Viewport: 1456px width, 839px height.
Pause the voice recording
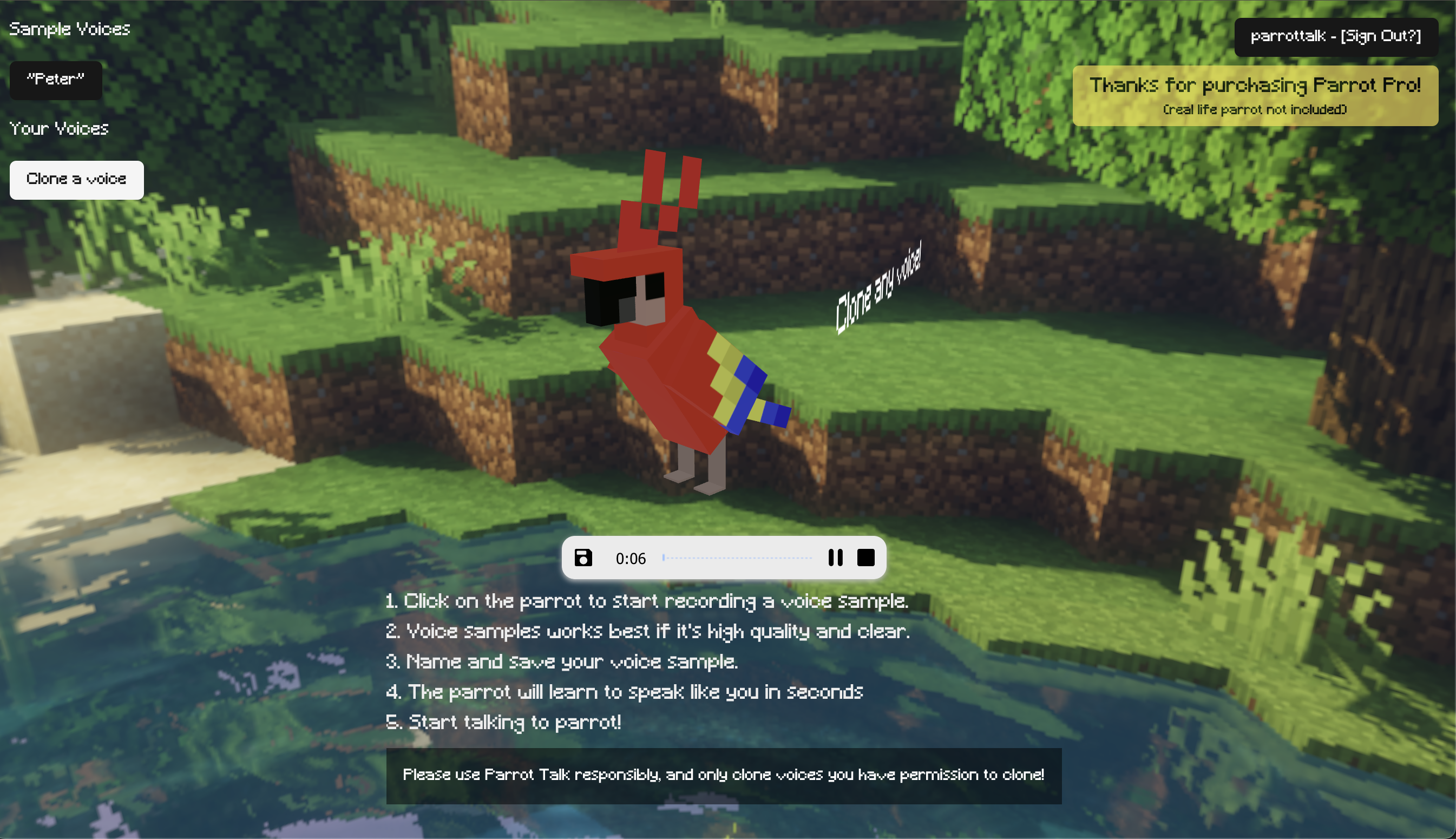click(x=835, y=557)
